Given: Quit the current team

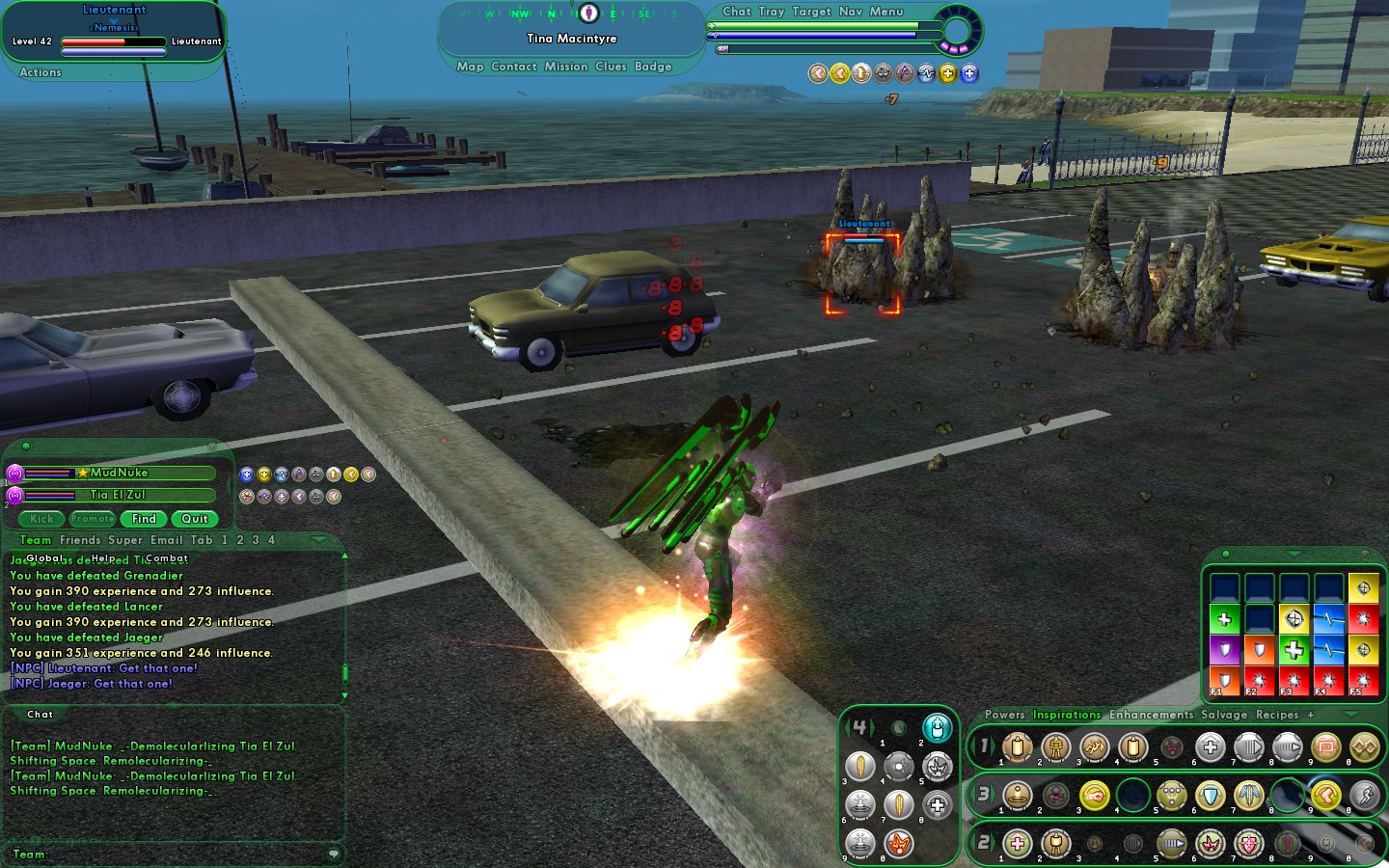Looking at the screenshot, I should pos(195,519).
